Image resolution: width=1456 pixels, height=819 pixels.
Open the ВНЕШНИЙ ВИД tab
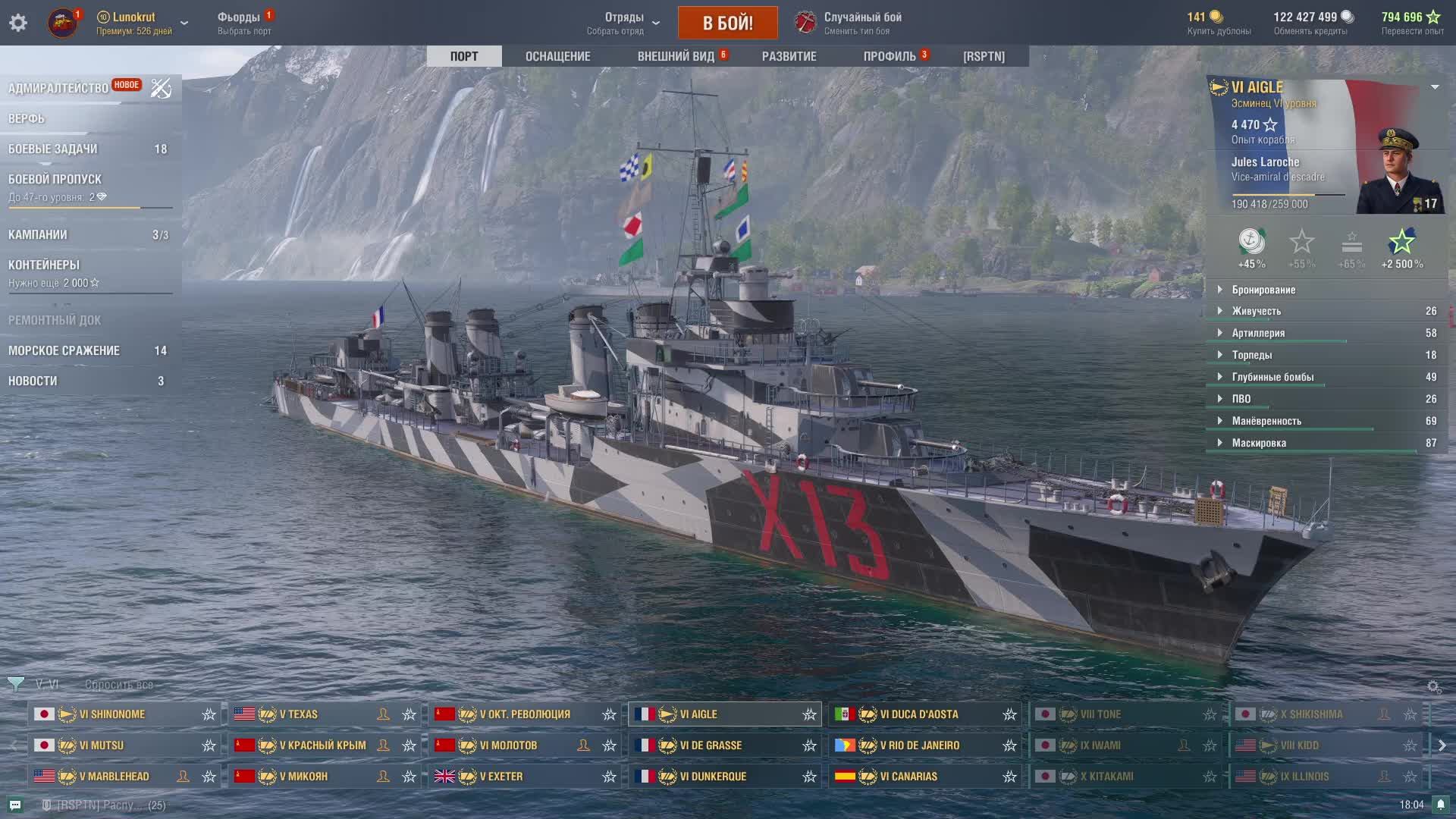pos(676,56)
